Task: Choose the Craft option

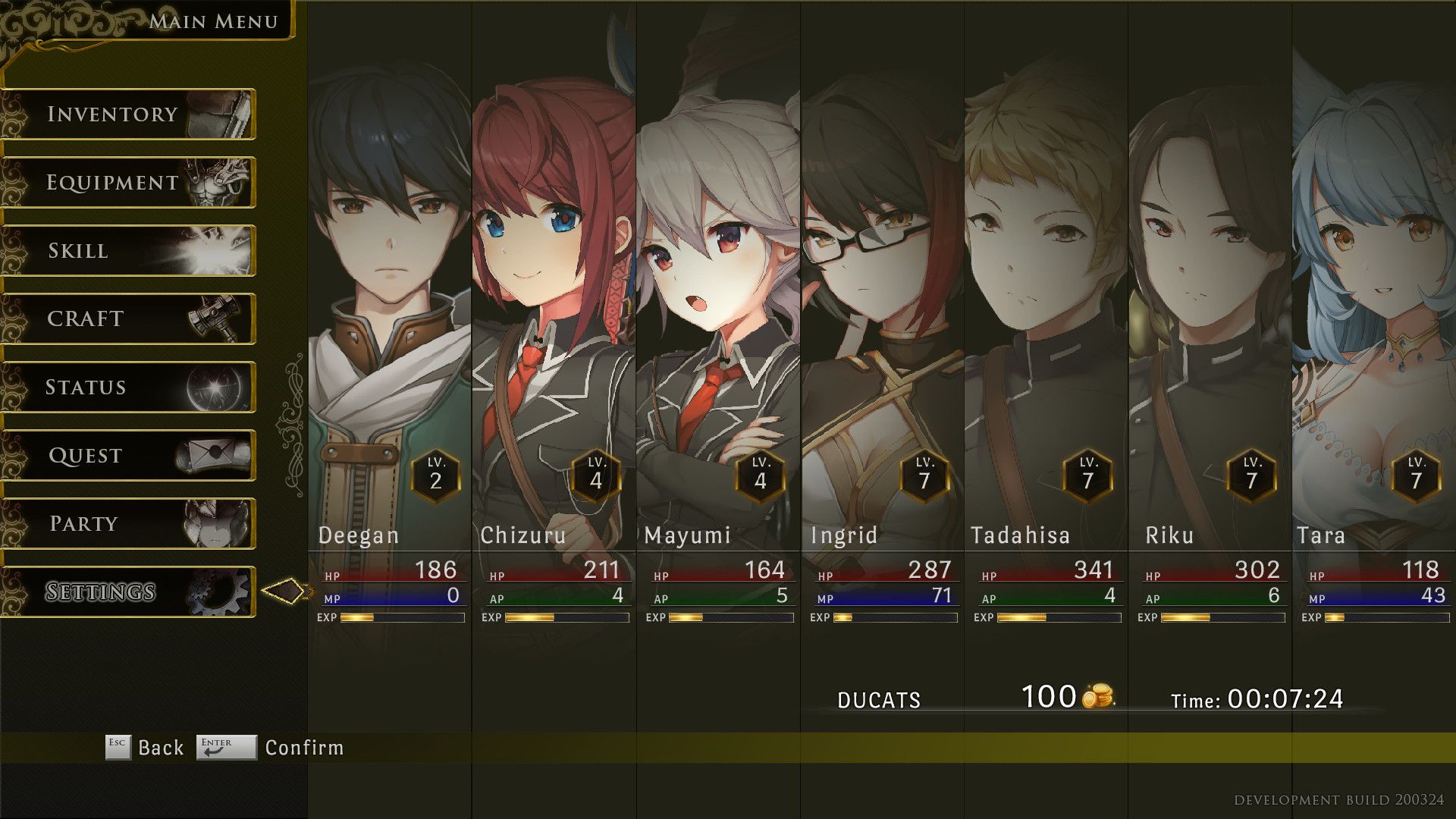Action: (x=129, y=319)
